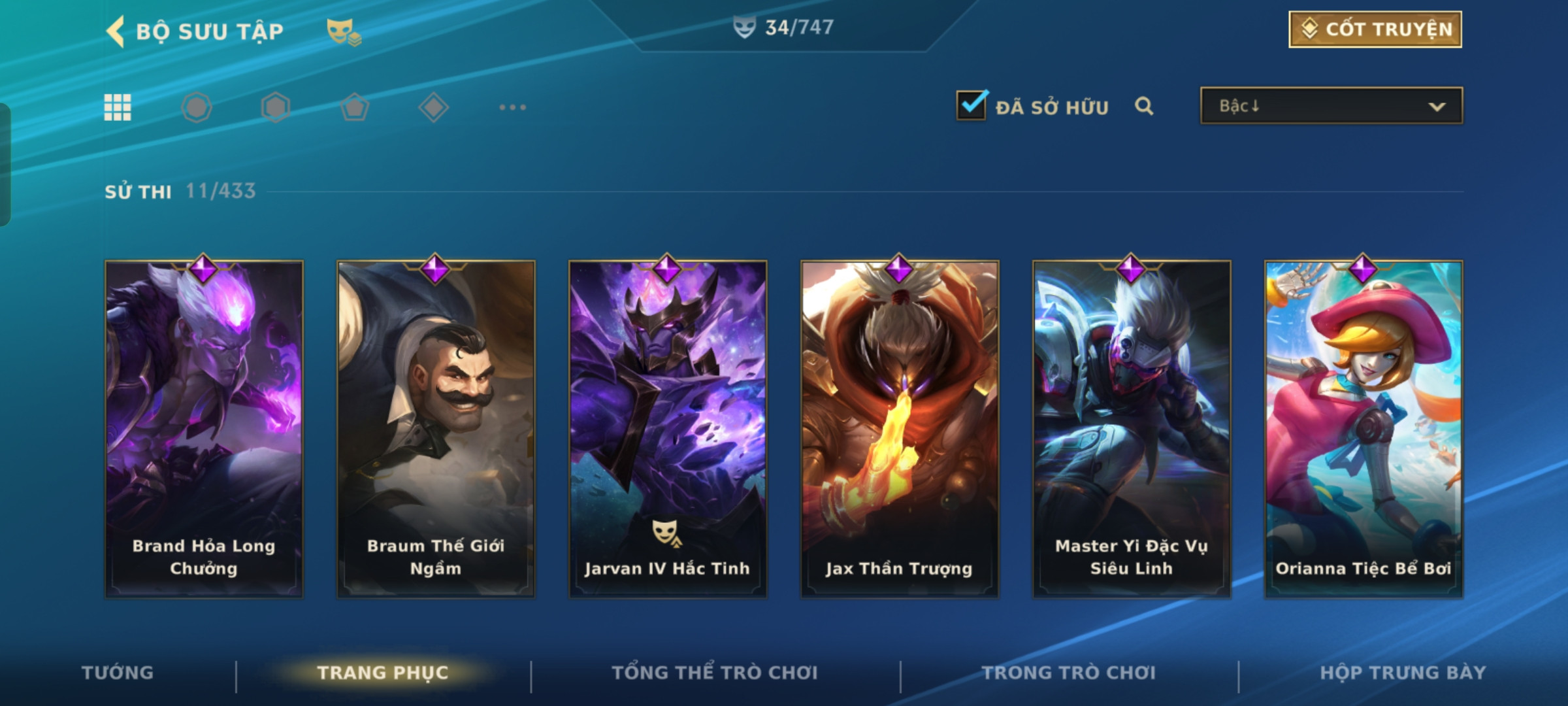Open Master Yi Đặc Vụ Siêu Linh skin
1568x706 pixels.
coord(1132,429)
